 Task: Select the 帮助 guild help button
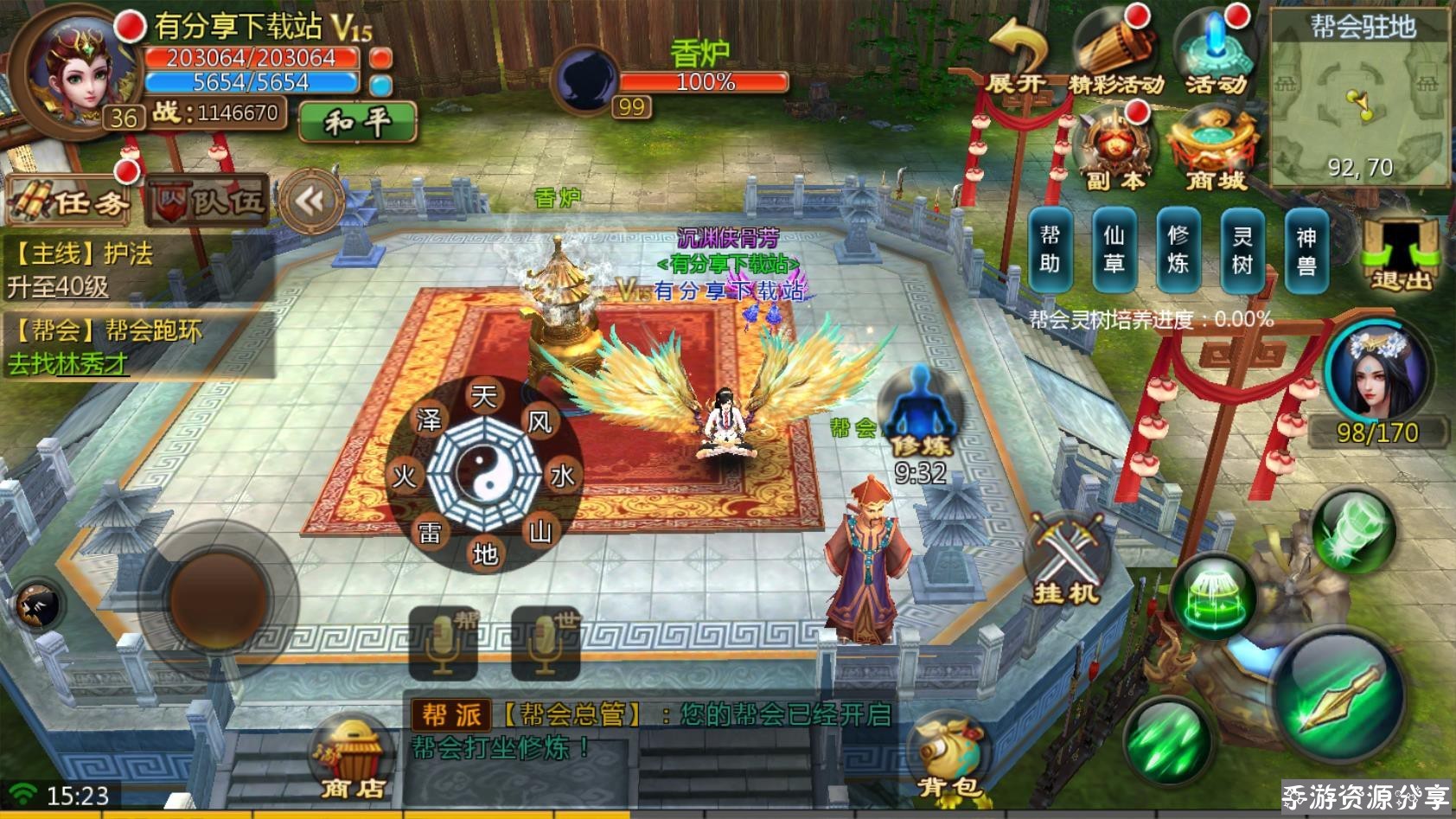1050,249
